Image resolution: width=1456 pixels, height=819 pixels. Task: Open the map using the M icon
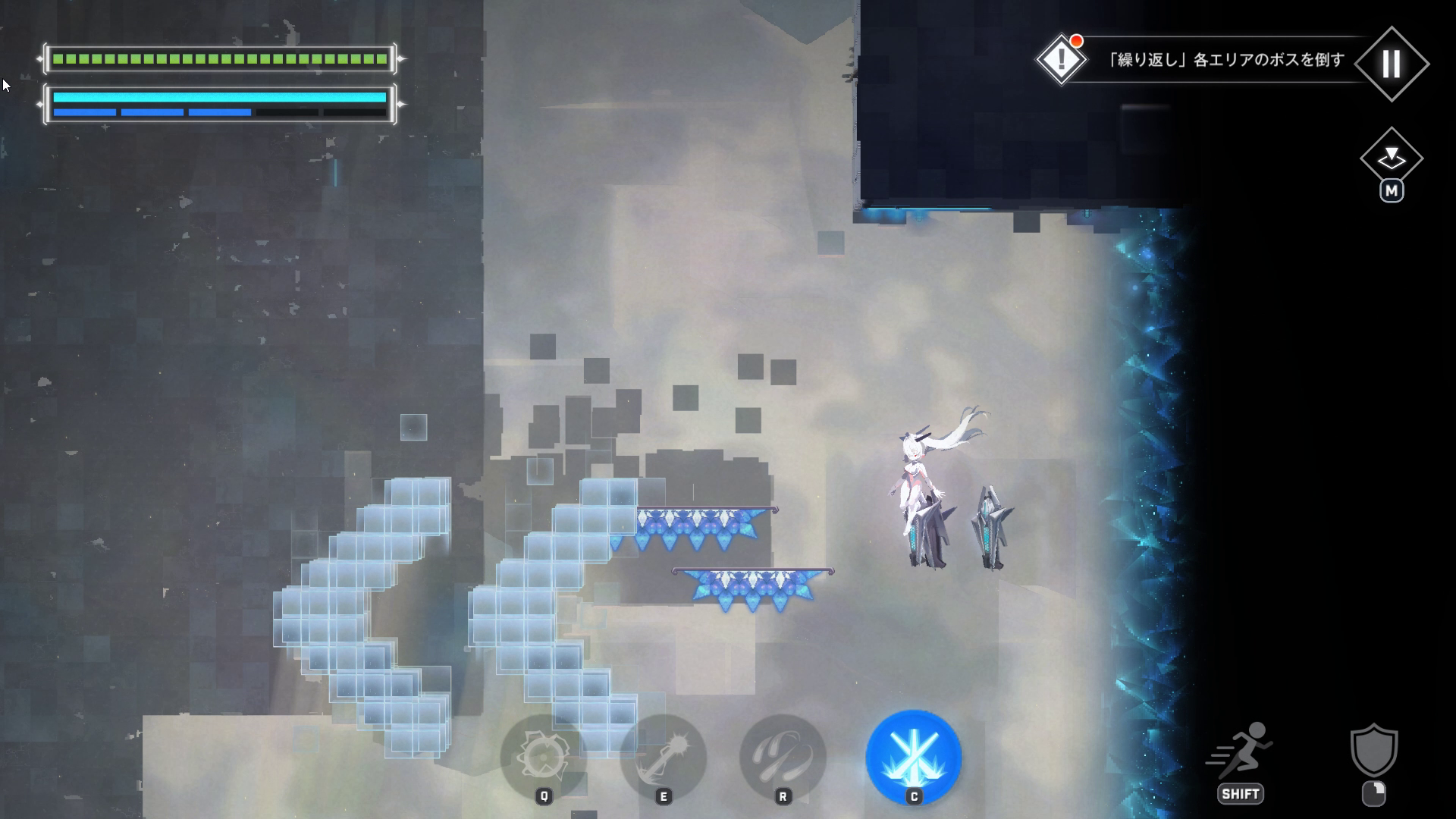click(1391, 159)
